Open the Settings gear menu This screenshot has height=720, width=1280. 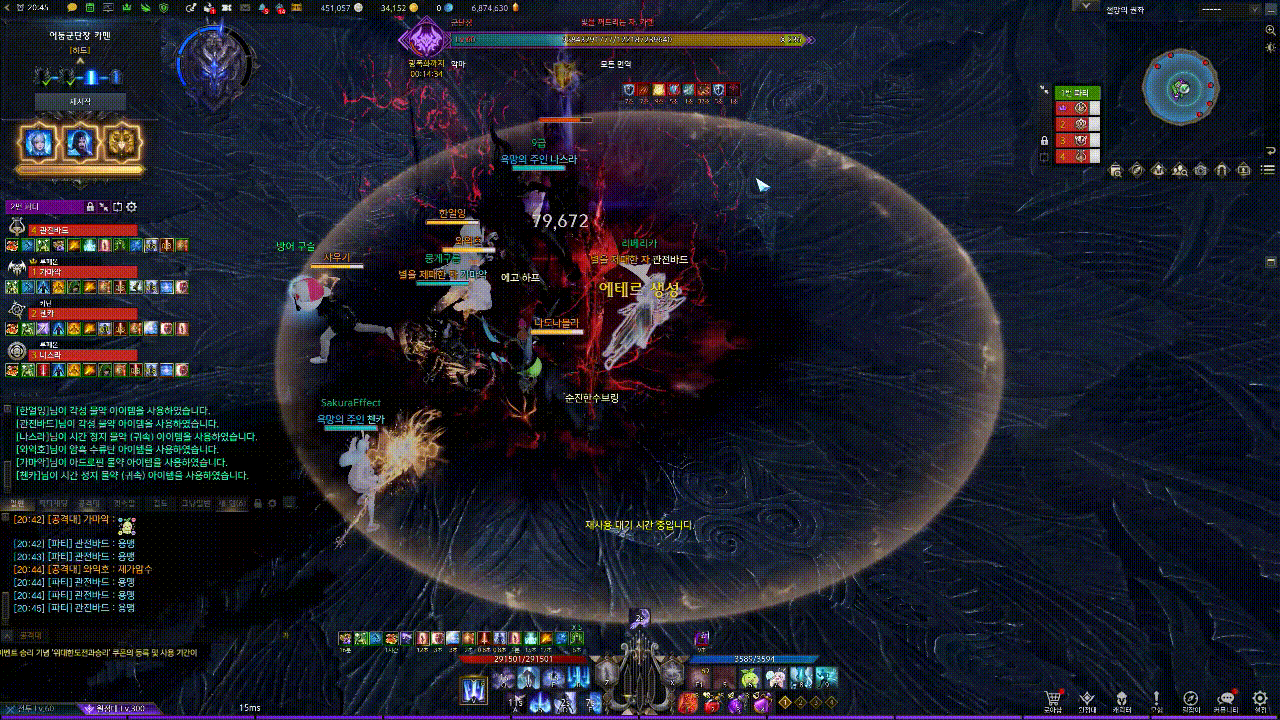pyautogui.click(x=1260, y=699)
